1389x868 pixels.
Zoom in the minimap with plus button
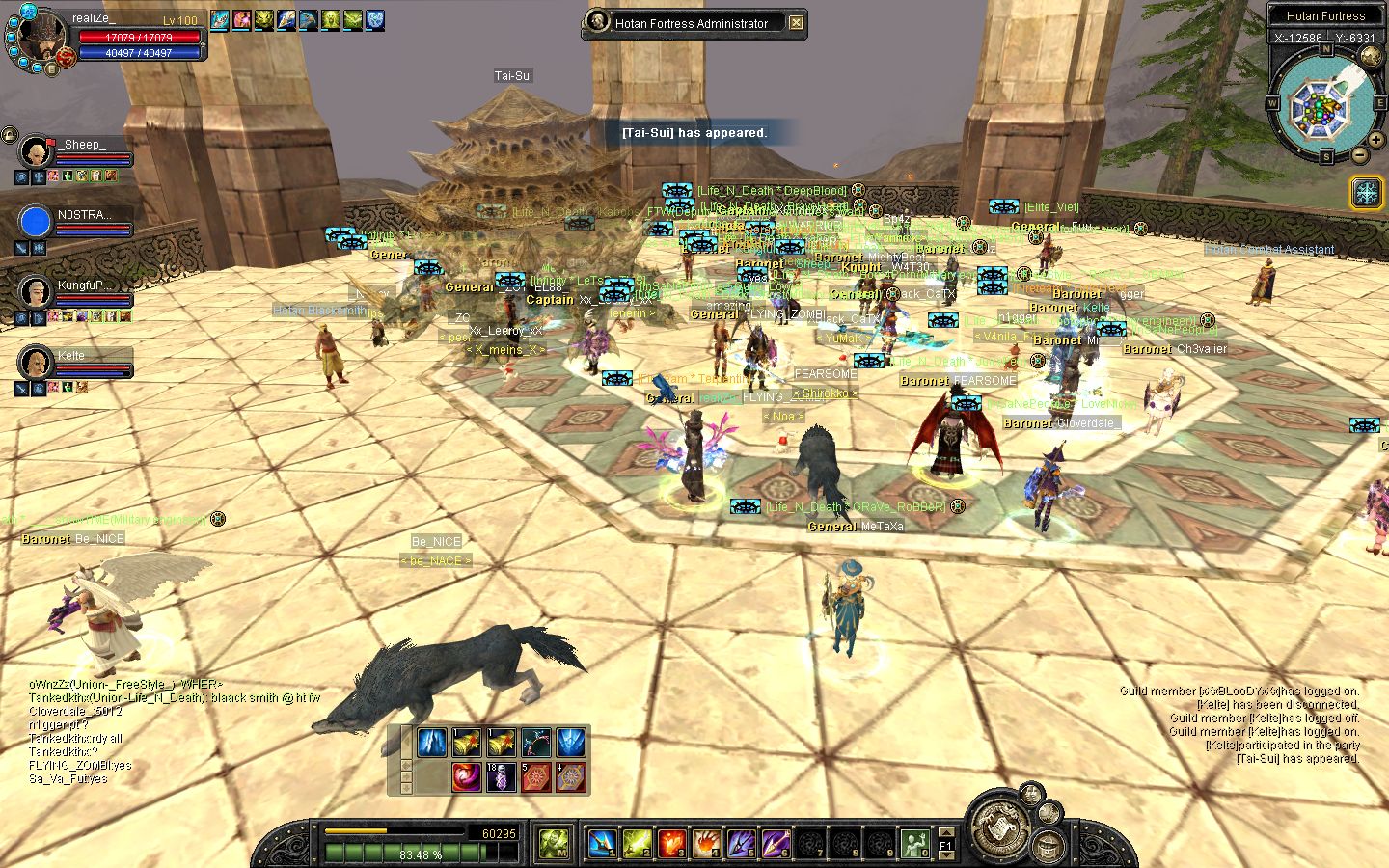(1376, 140)
